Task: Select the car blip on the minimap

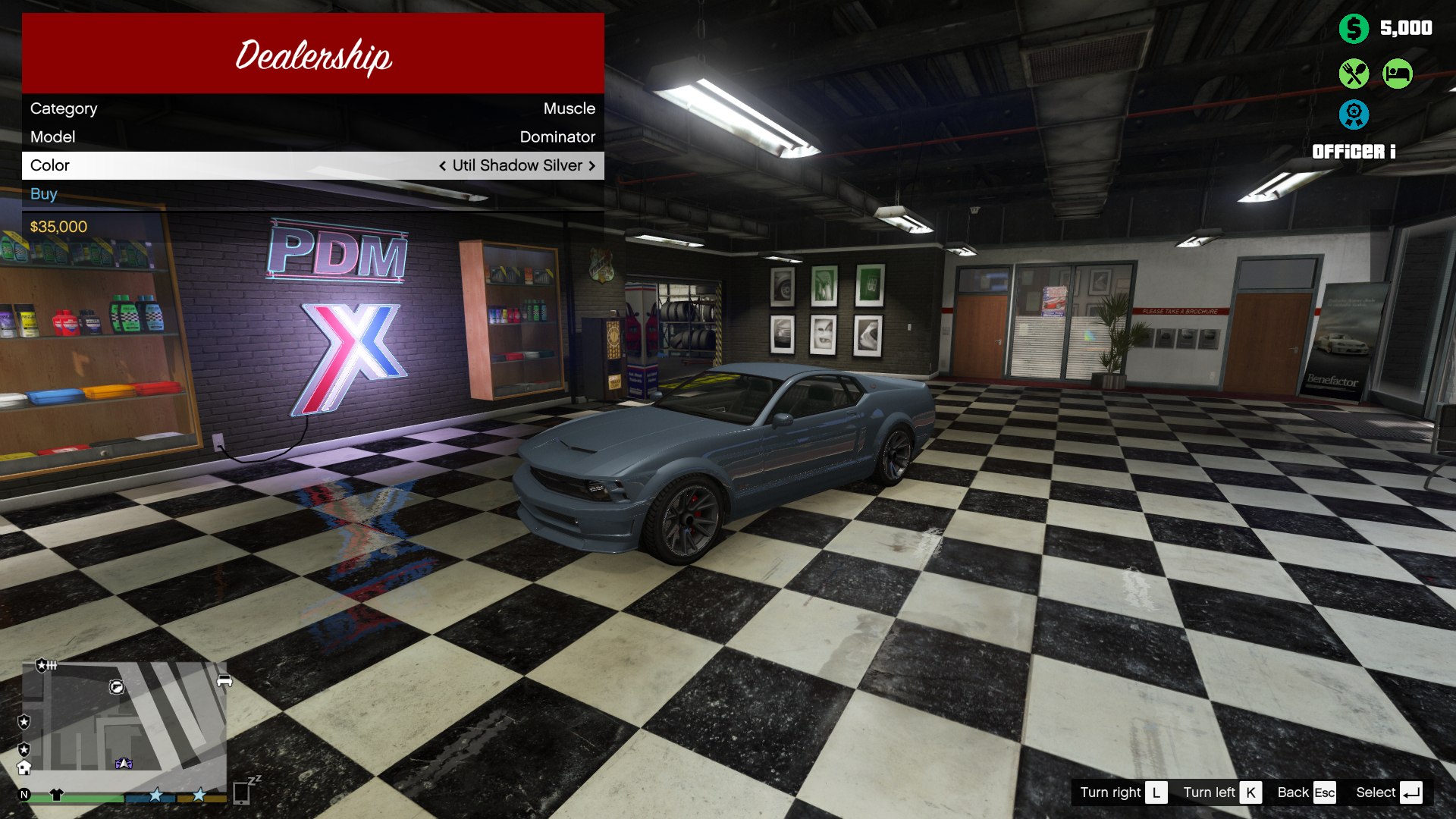Action: (x=224, y=680)
